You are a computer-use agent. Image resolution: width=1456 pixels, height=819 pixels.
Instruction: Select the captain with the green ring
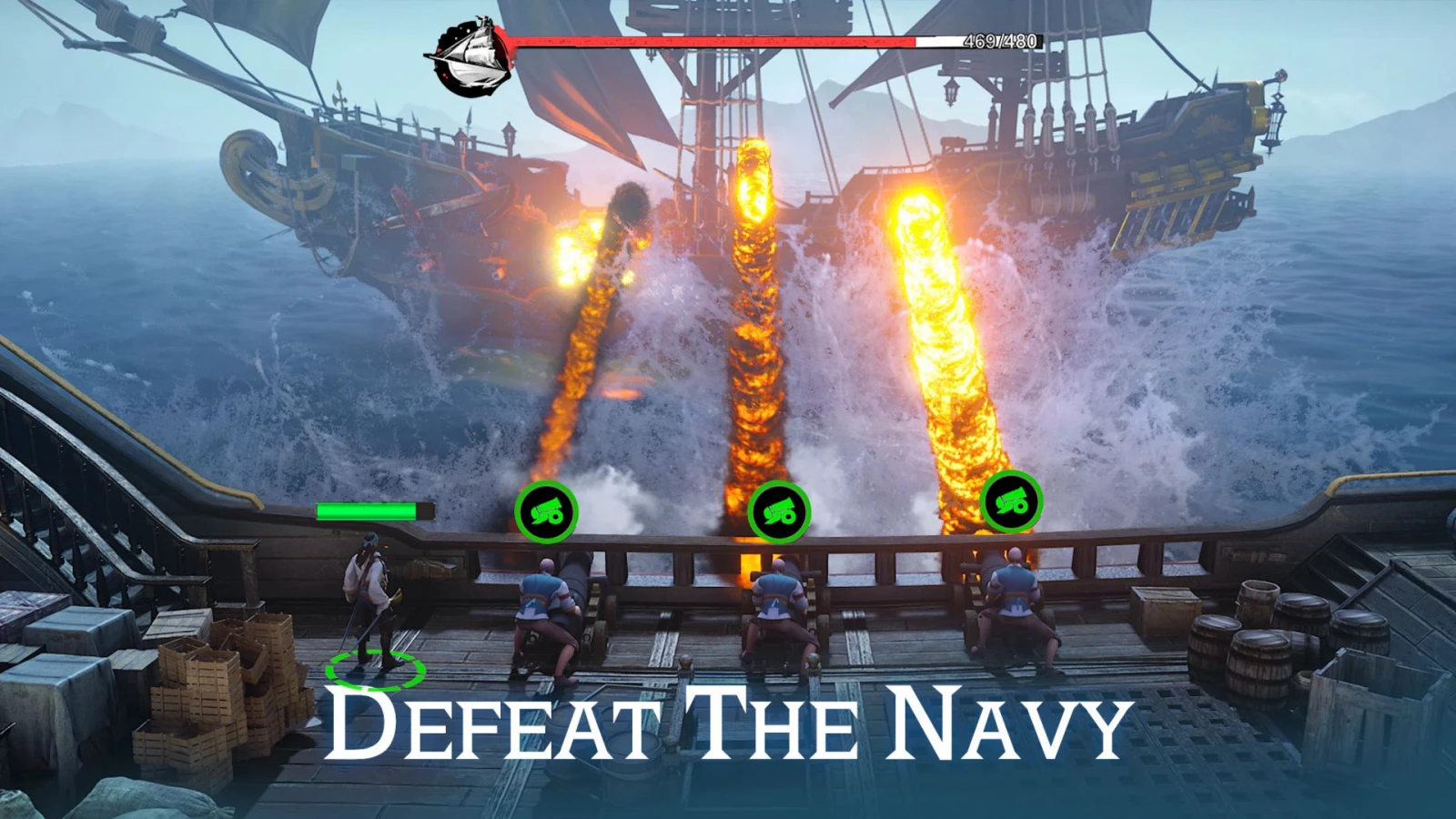(x=372, y=605)
